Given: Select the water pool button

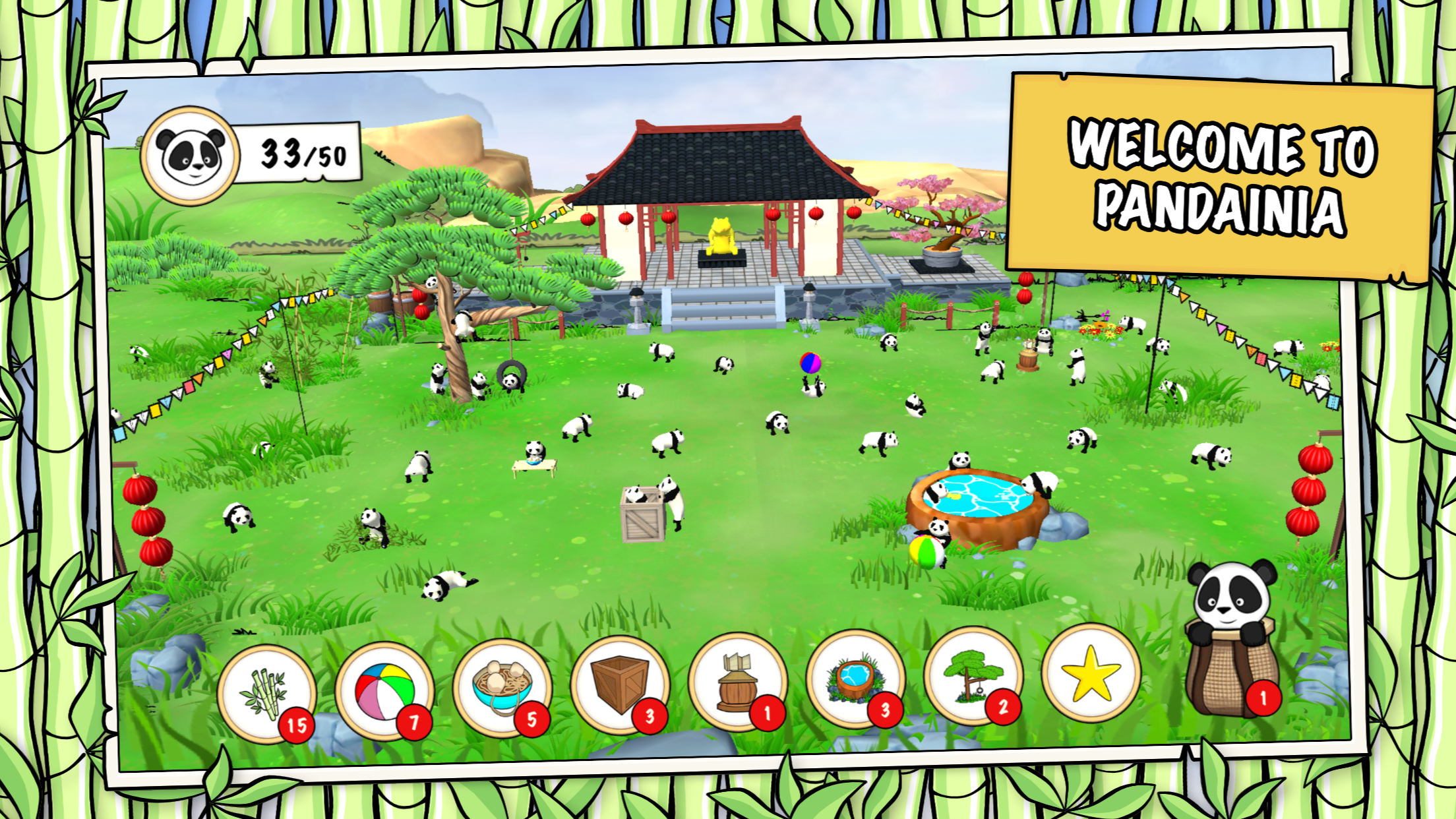Looking at the screenshot, I should coord(855,678).
